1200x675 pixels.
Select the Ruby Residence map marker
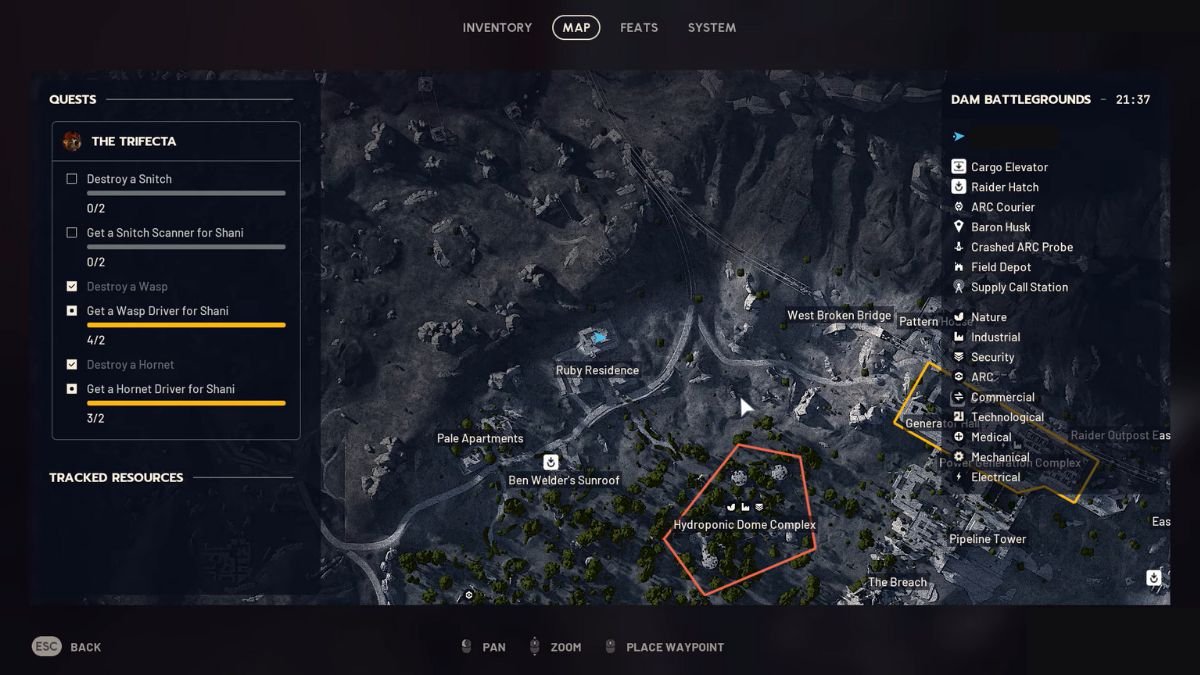[598, 340]
